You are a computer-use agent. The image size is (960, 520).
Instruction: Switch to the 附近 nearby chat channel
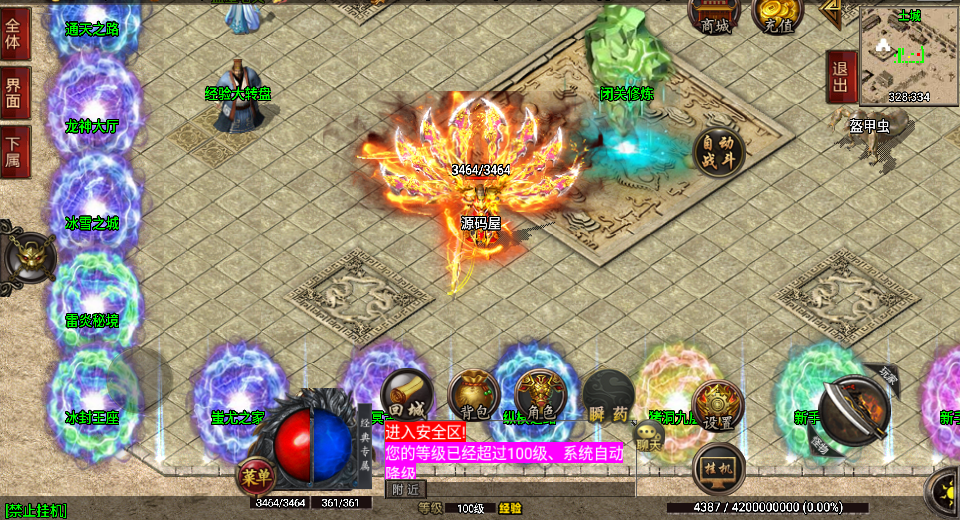(x=406, y=489)
